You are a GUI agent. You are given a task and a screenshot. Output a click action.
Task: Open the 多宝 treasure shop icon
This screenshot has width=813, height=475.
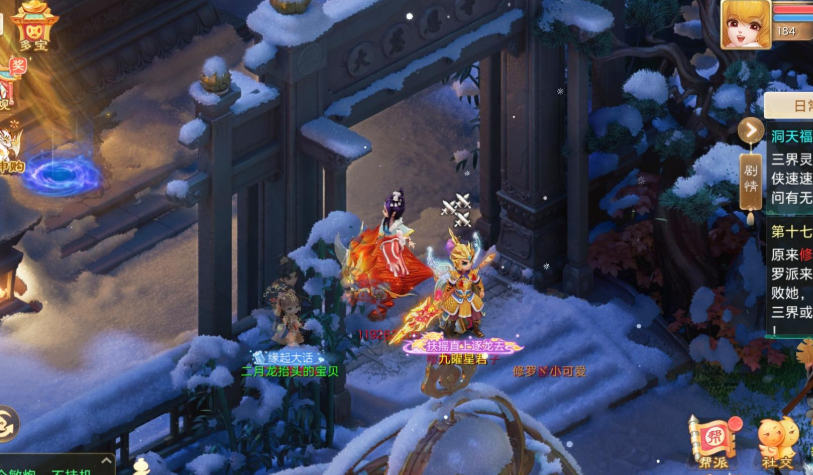click(34, 23)
